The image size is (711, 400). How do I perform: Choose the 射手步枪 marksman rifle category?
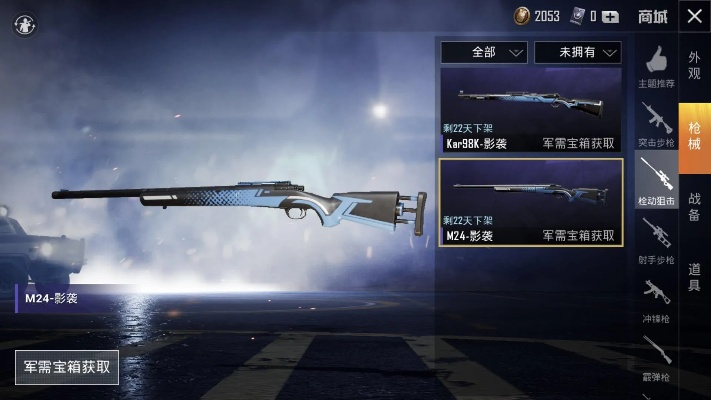[x=656, y=243]
